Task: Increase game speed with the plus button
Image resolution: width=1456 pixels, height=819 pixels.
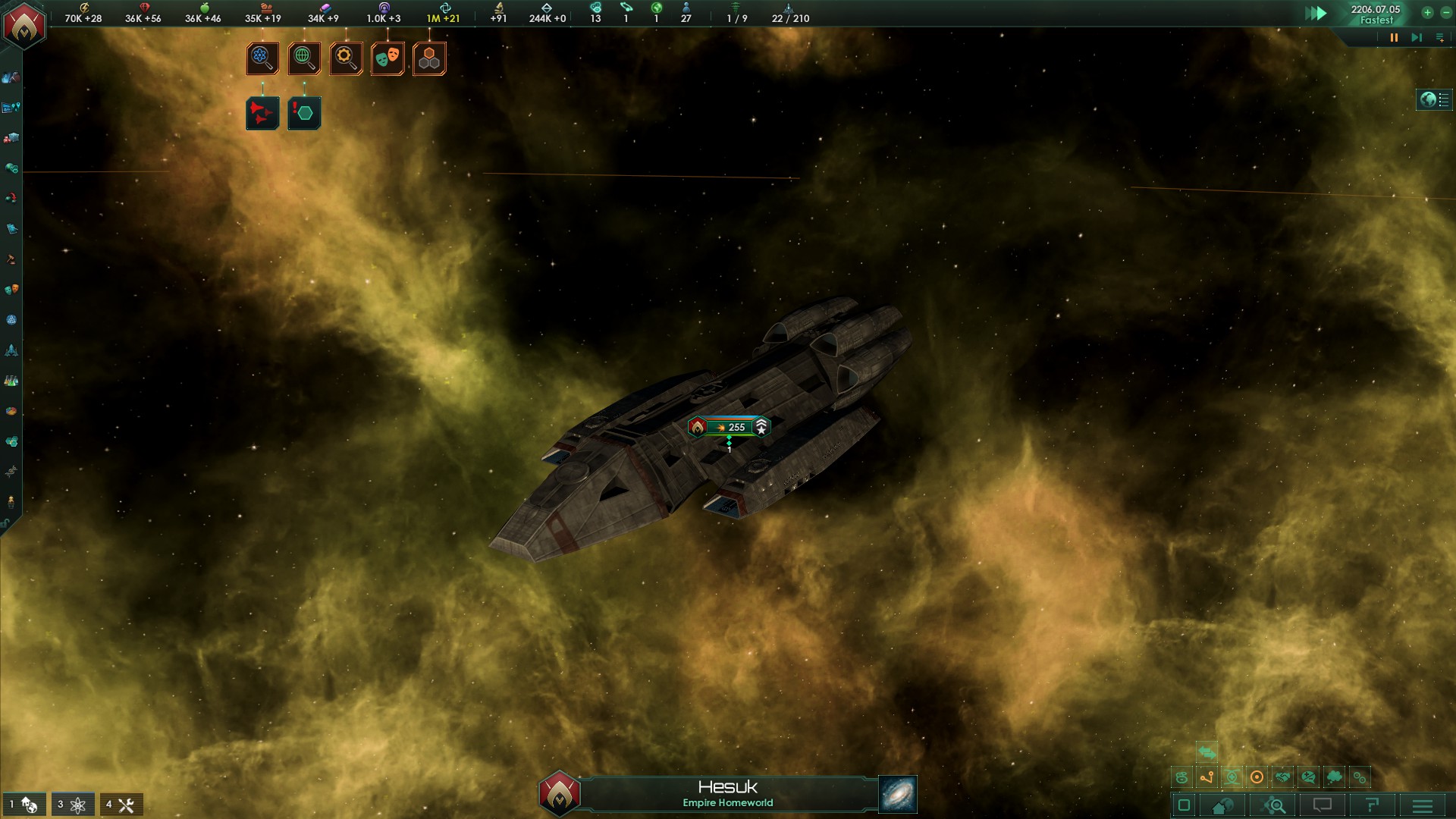Action: (x=1427, y=12)
